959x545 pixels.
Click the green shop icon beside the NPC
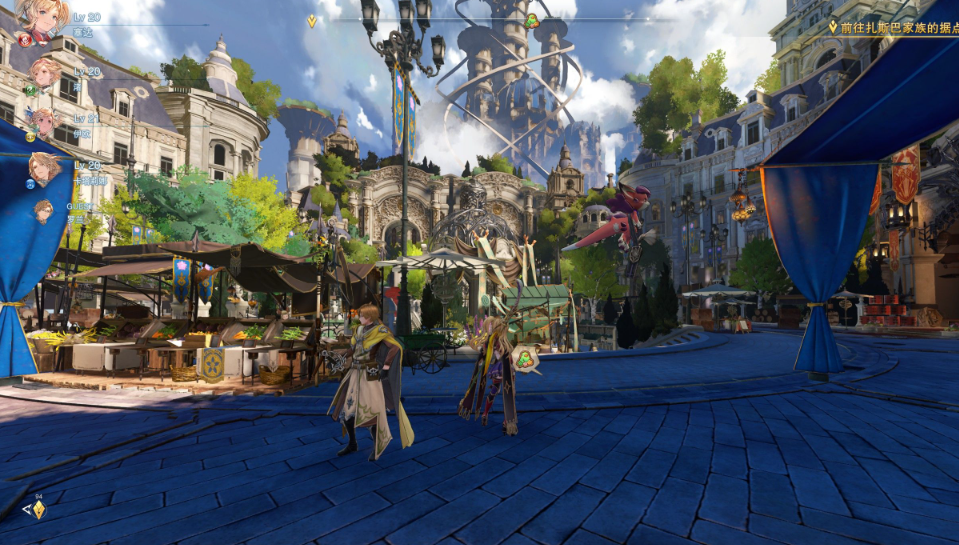coord(526,358)
